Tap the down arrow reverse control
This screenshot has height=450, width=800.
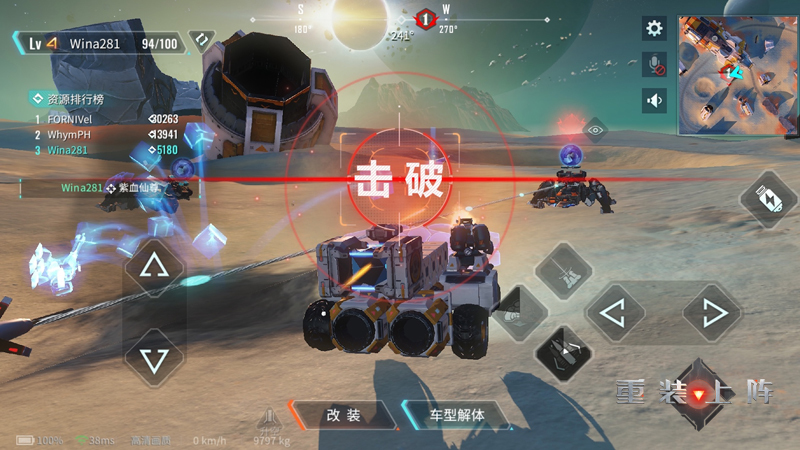point(153,359)
